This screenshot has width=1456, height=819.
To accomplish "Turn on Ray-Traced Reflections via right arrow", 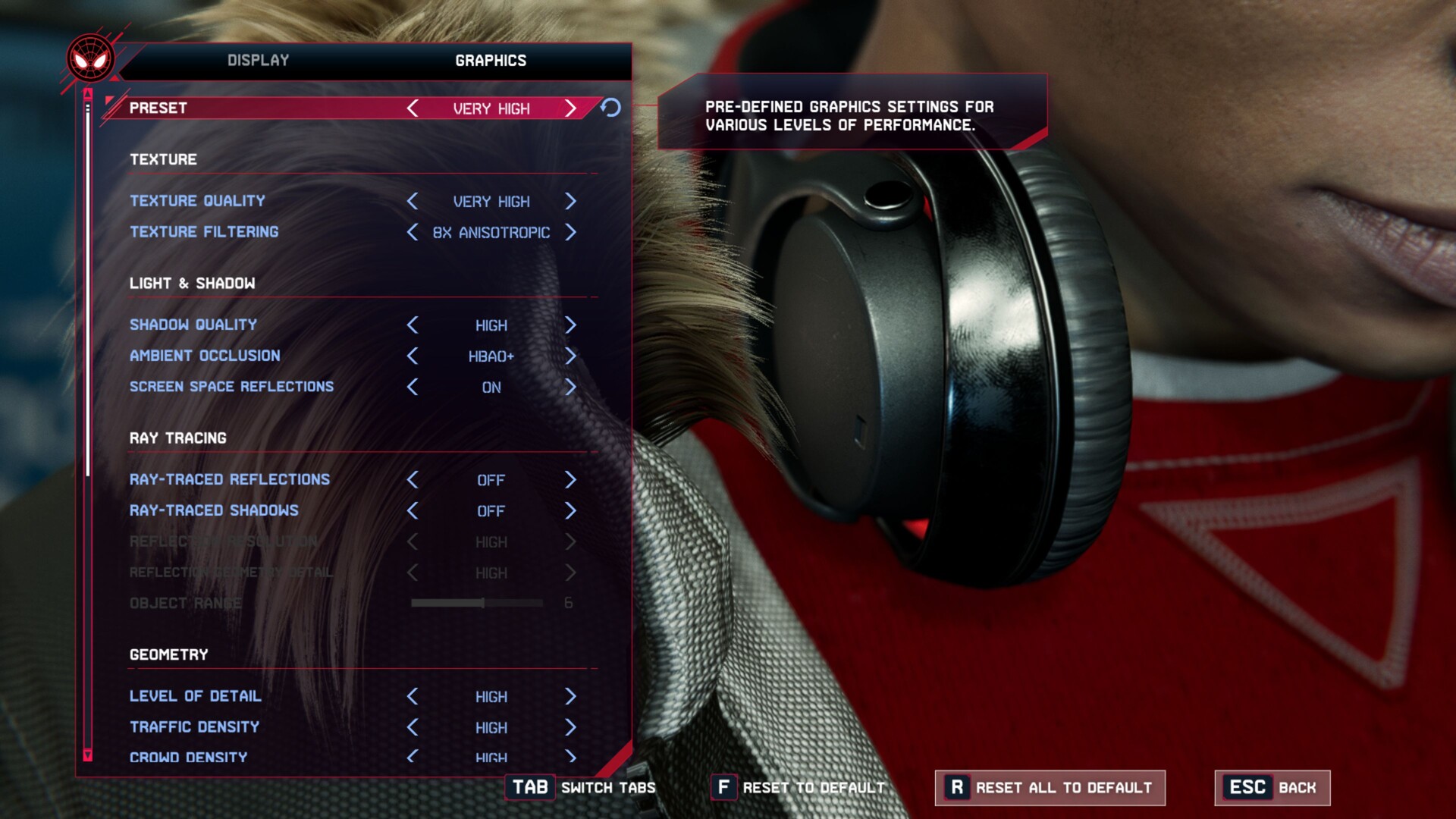I will pyautogui.click(x=571, y=480).
